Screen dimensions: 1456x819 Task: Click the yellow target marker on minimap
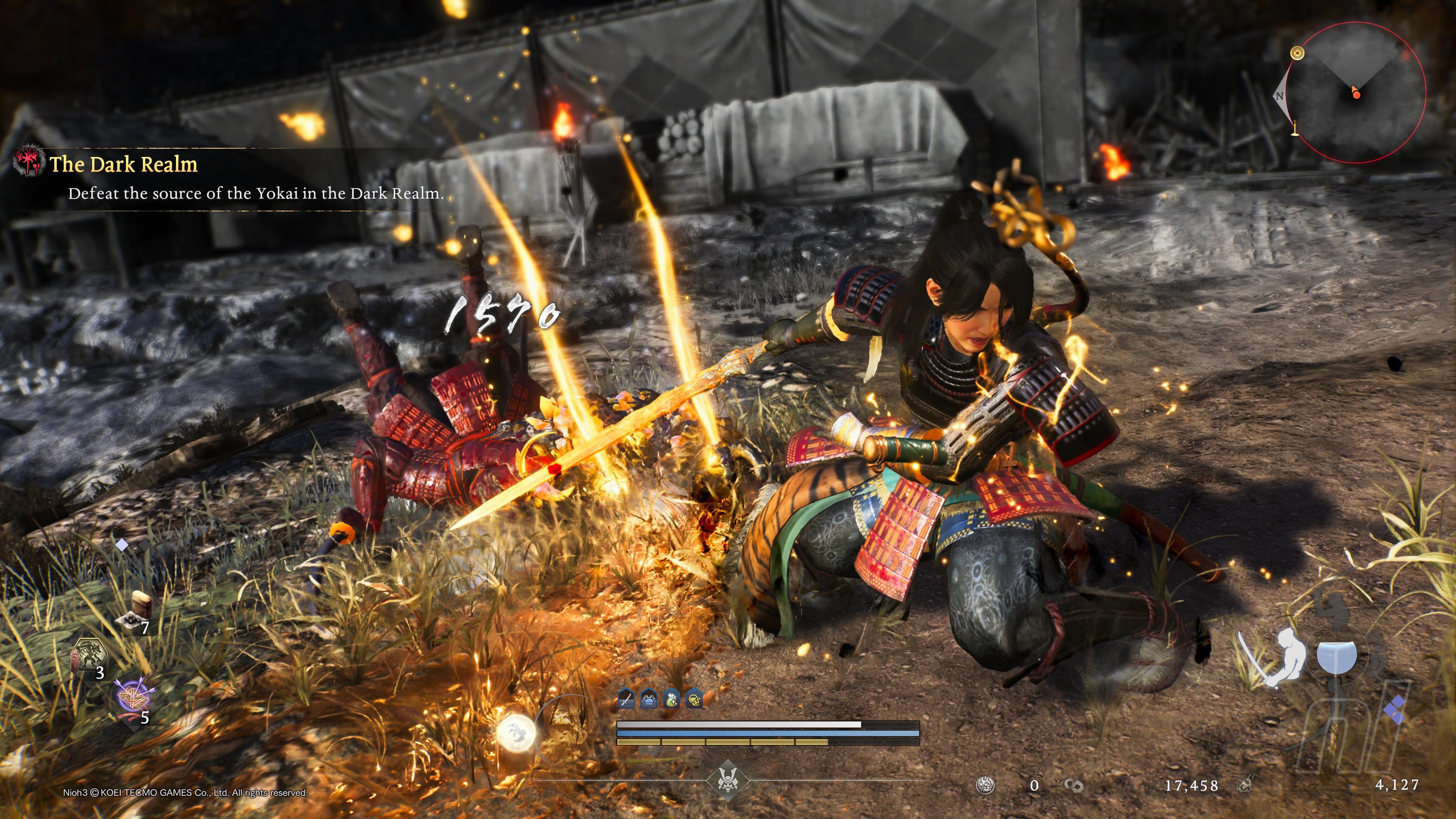[x=1297, y=54]
